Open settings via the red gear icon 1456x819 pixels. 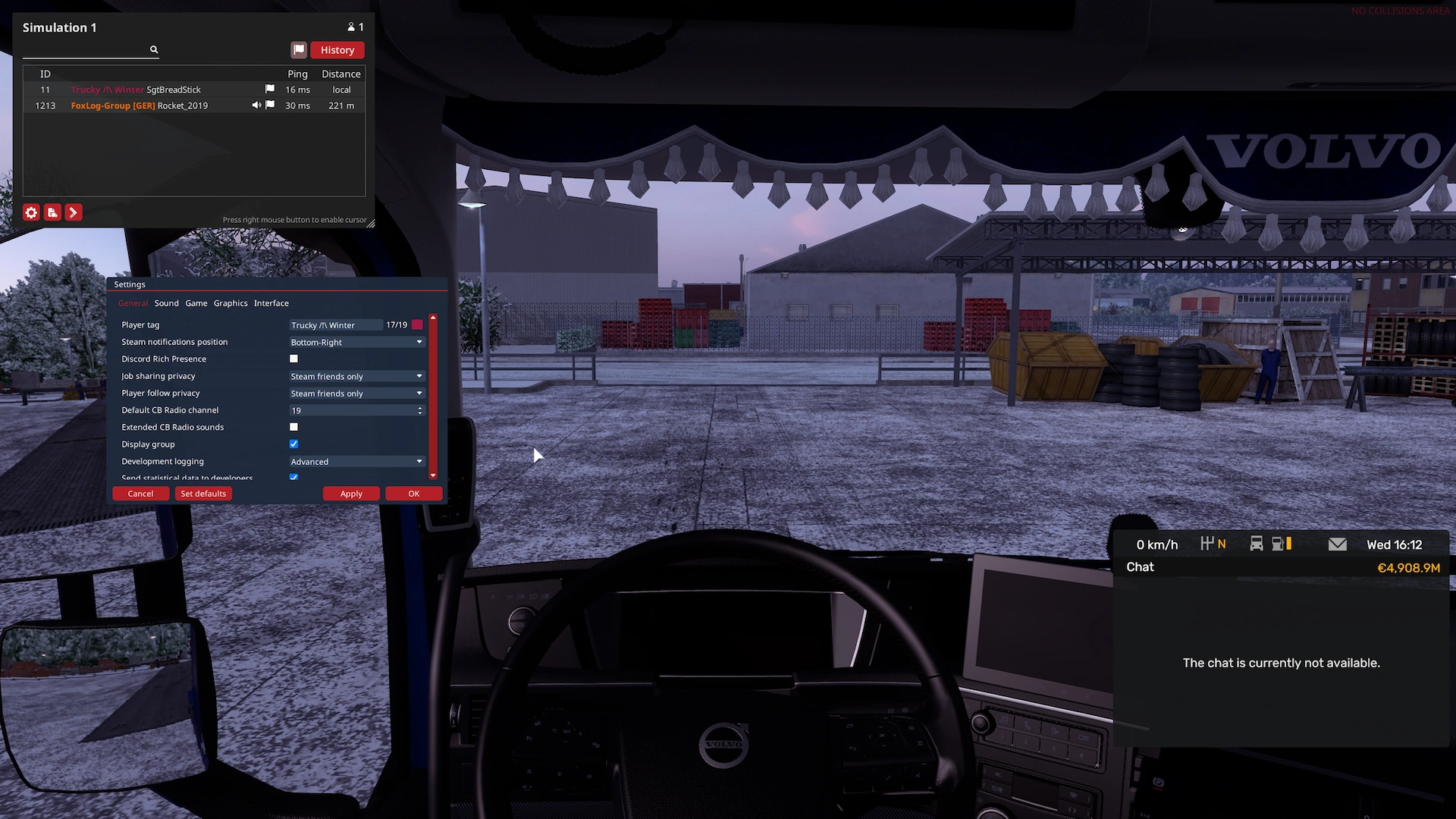[x=31, y=212]
